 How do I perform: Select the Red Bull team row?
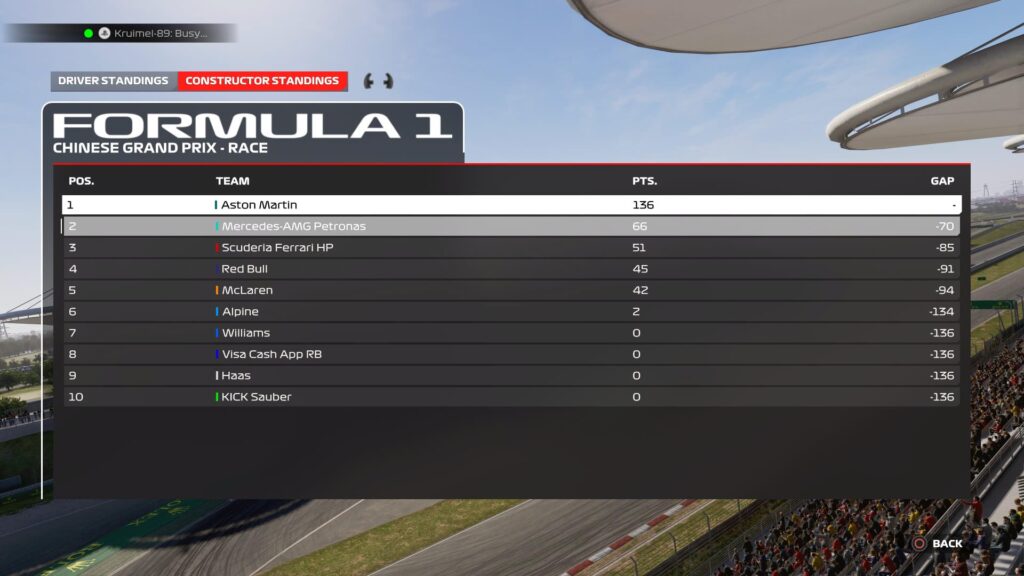[511, 269]
